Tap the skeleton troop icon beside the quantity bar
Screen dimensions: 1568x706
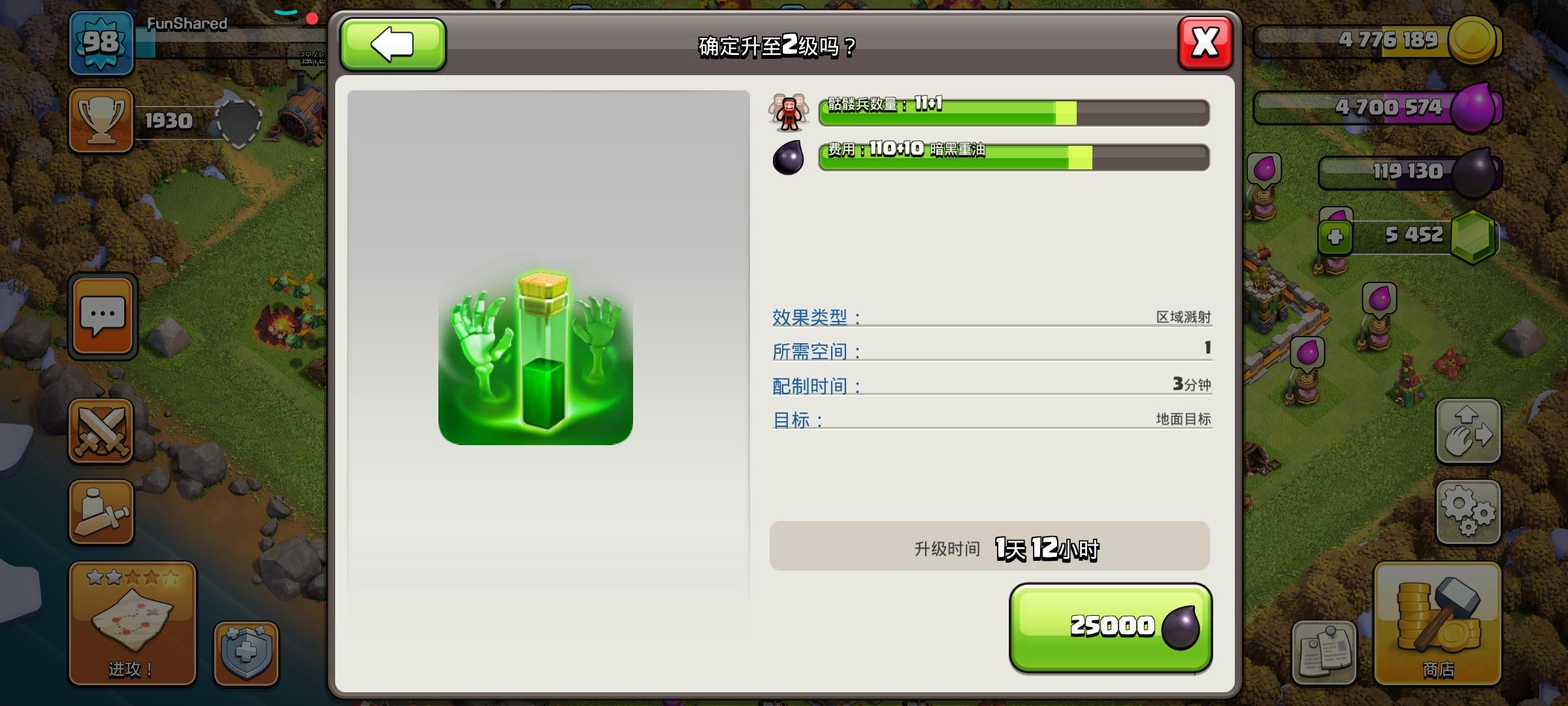click(x=789, y=111)
